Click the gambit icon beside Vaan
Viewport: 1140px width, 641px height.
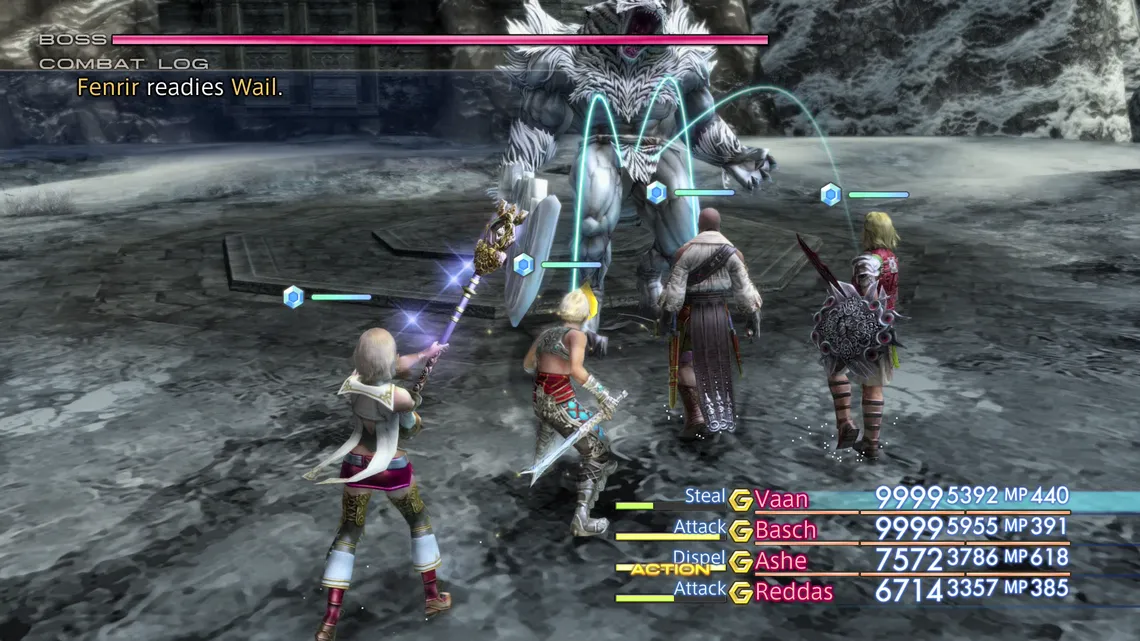(740, 500)
